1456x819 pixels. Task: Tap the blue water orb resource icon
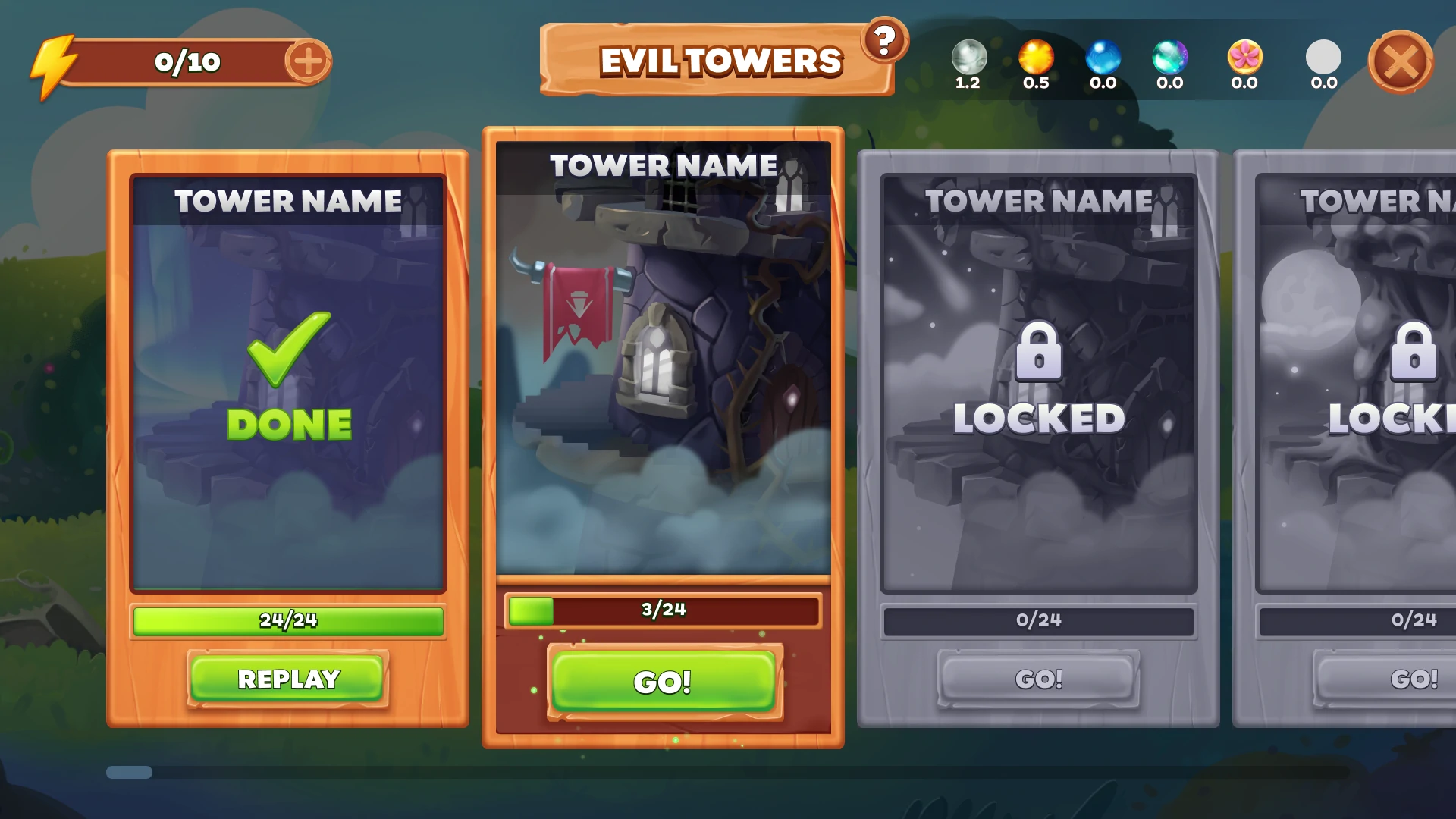pos(1103,57)
